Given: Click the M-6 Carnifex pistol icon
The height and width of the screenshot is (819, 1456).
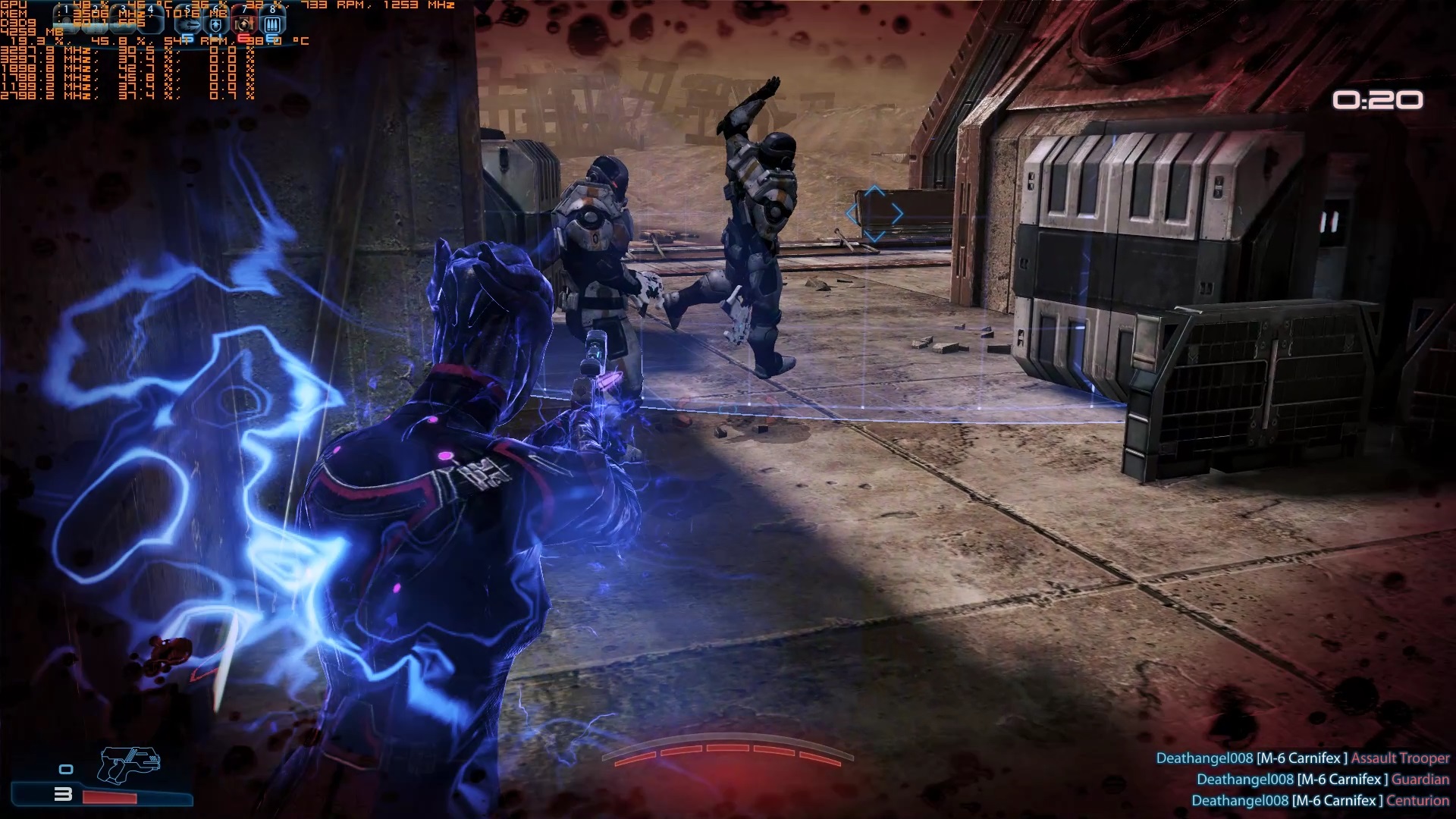Looking at the screenshot, I should [130, 764].
